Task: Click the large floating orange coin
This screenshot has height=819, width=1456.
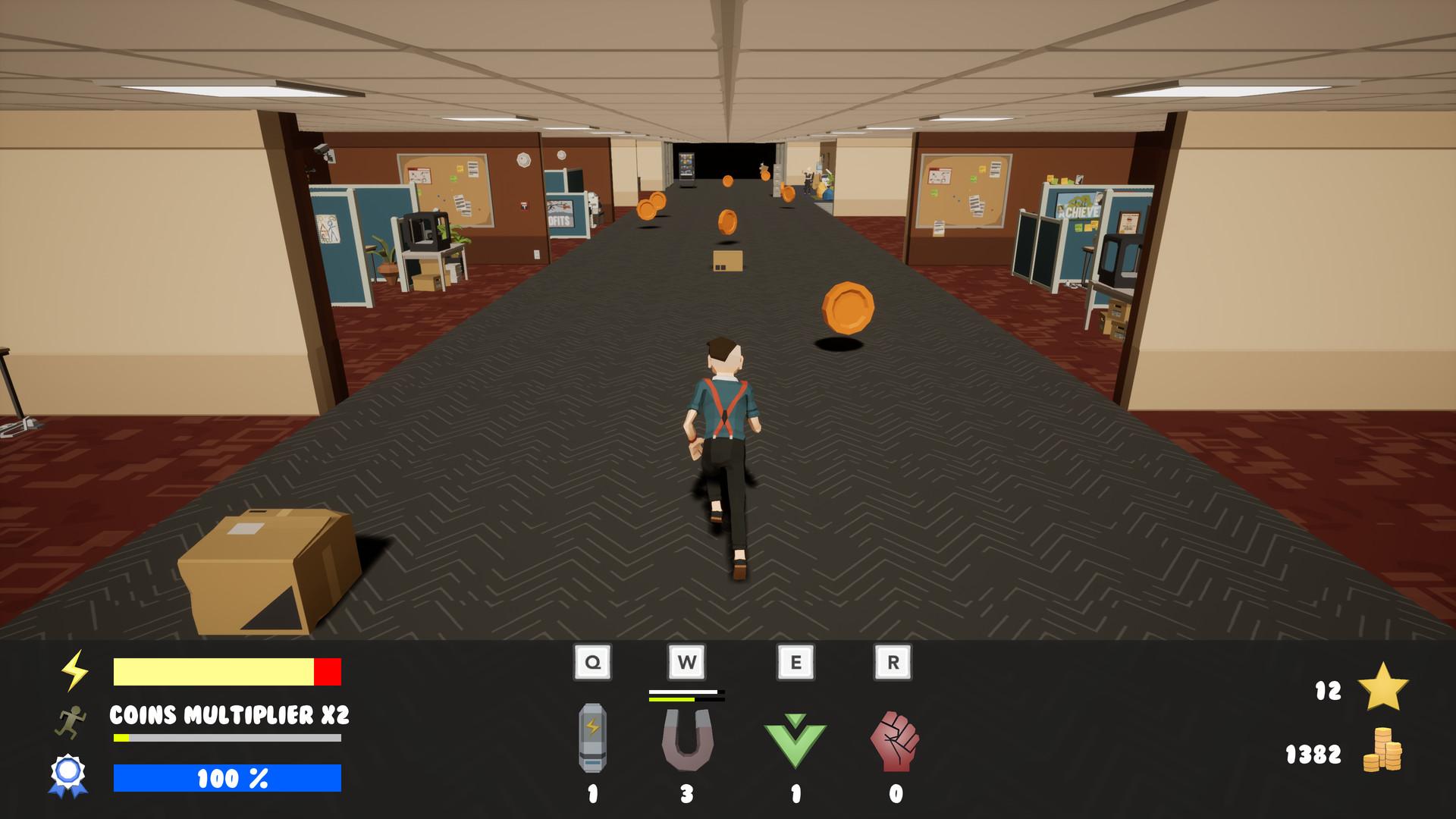Action: pos(847,308)
